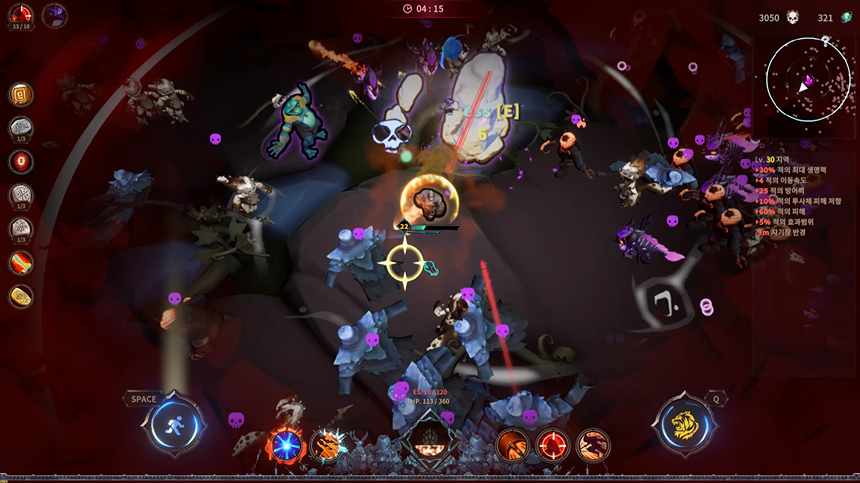The height and width of the screenshot is (483, 860).
Task: Select the golden glyph relic icon
Action: 21,94
